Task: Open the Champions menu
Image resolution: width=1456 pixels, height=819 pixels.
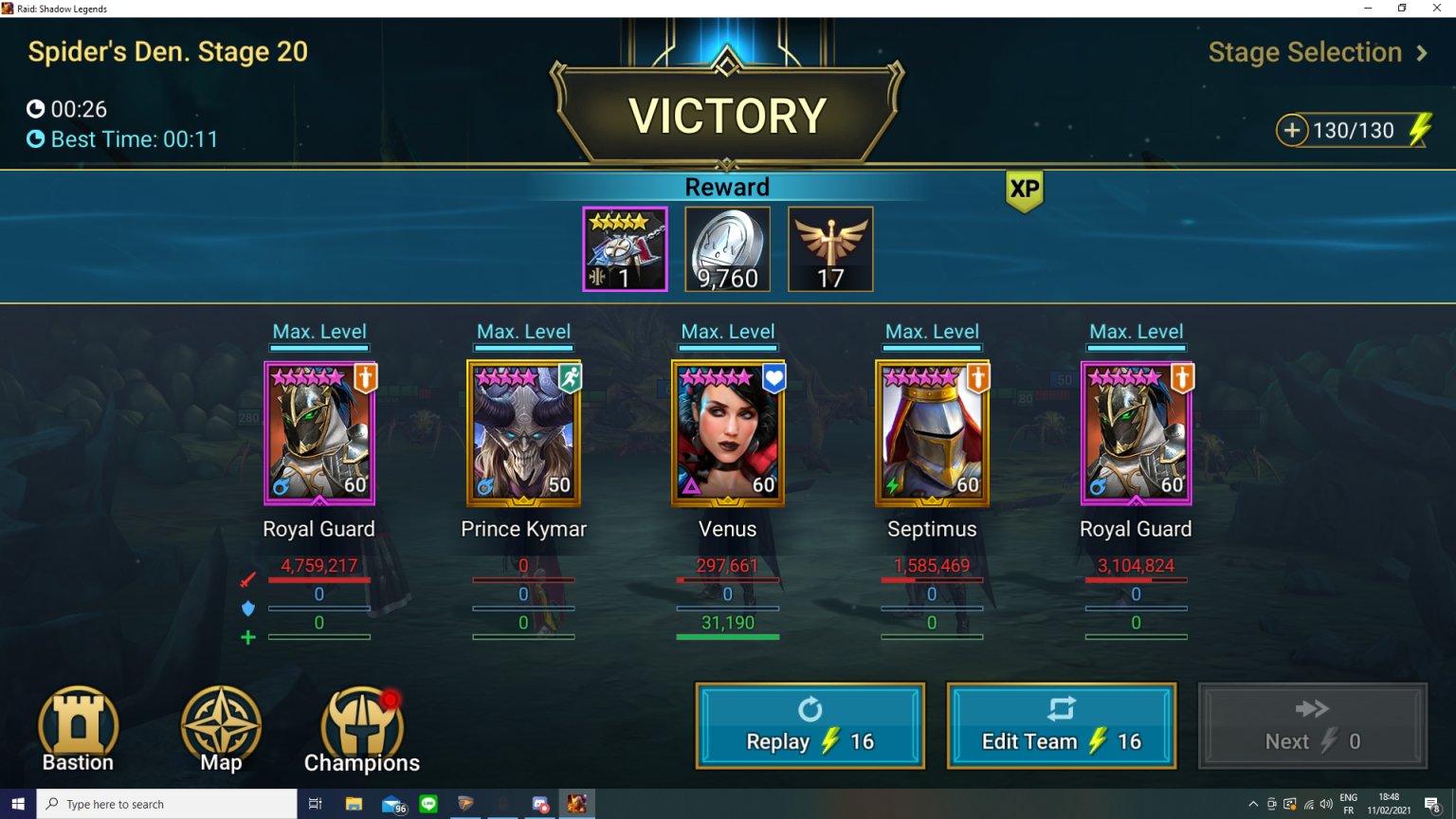Action: (362, 728)
